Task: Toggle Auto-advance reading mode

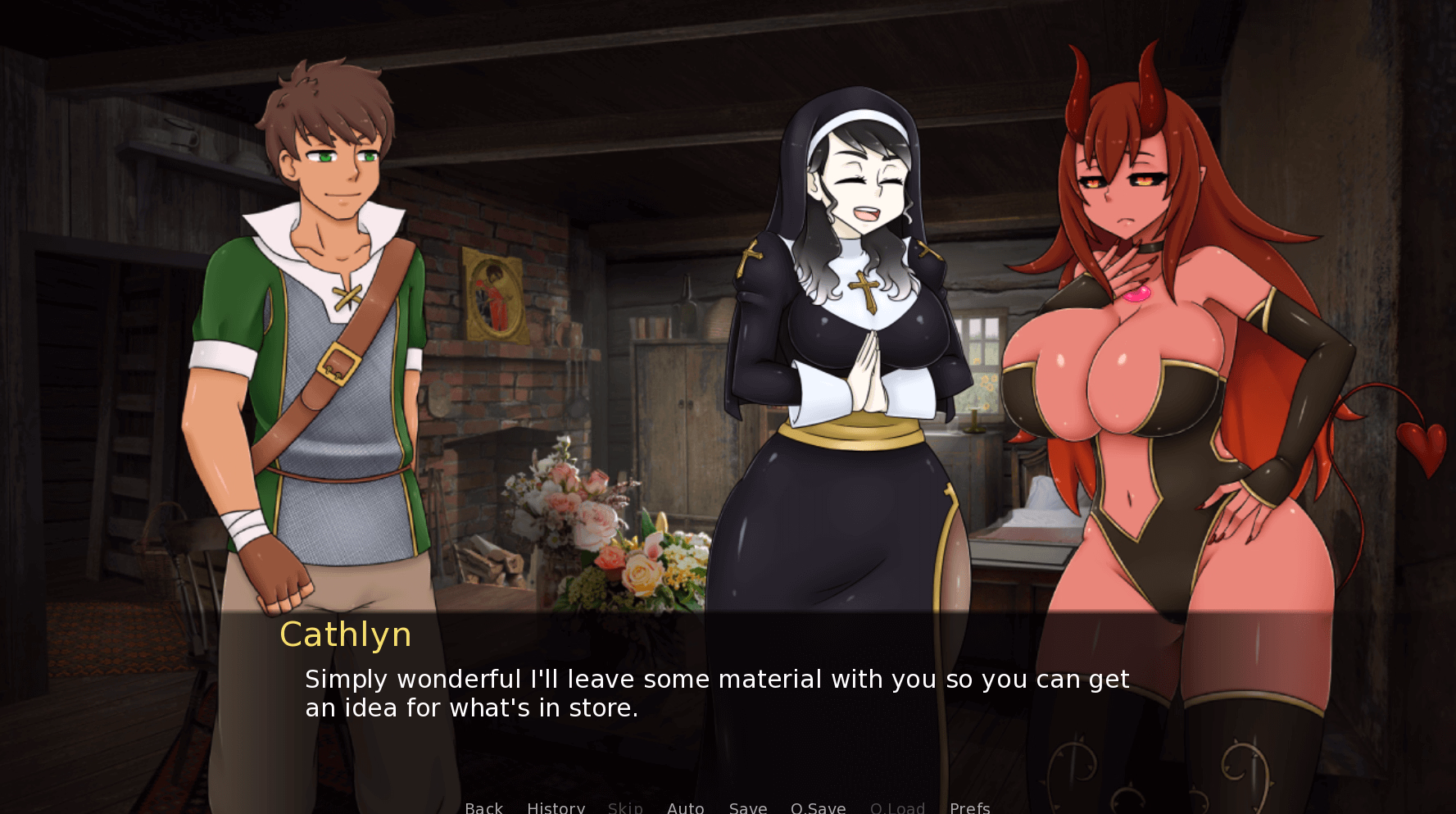Action: point(686,807)
